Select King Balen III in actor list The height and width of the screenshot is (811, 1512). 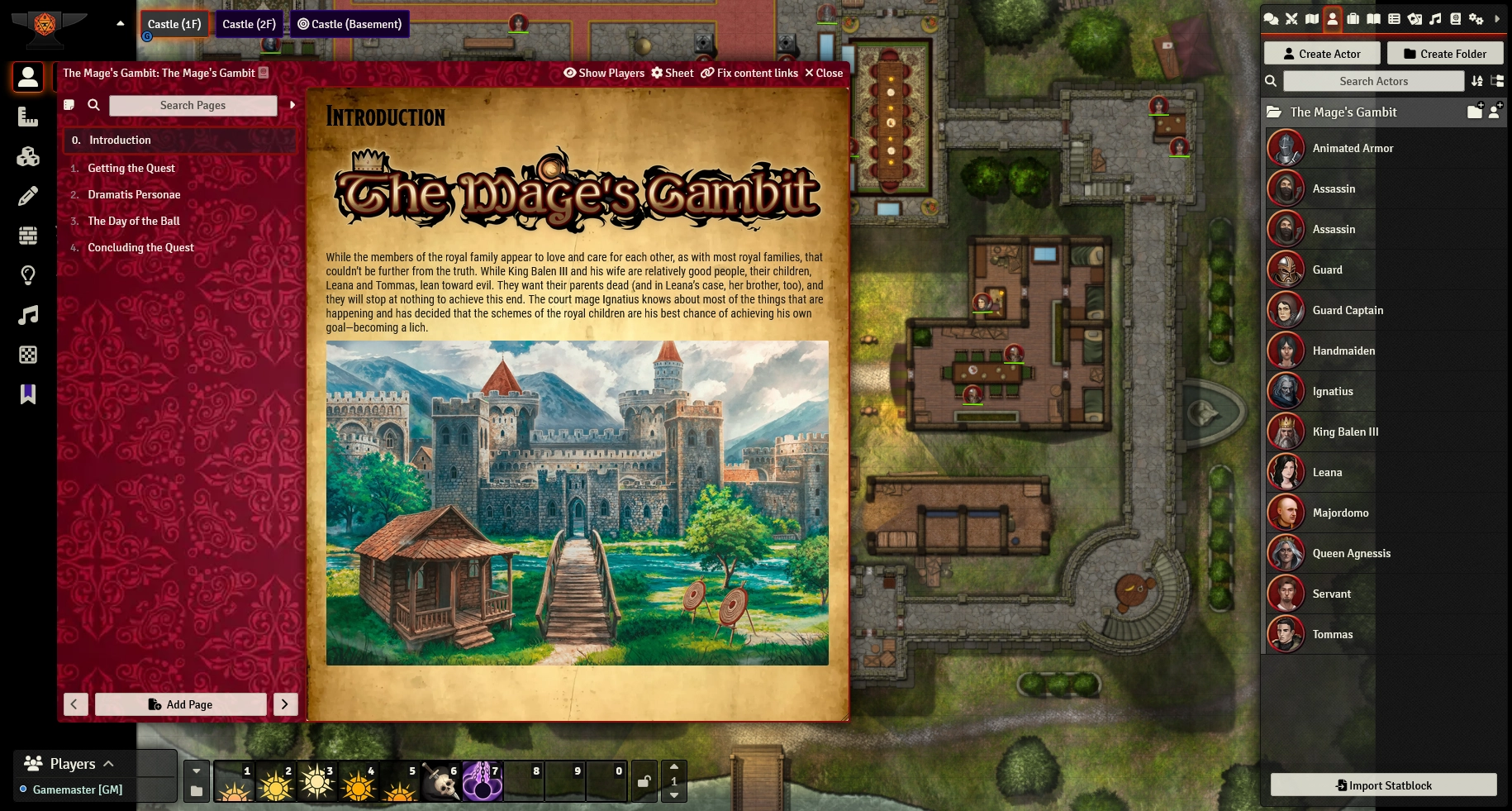tap(1345, 432)
